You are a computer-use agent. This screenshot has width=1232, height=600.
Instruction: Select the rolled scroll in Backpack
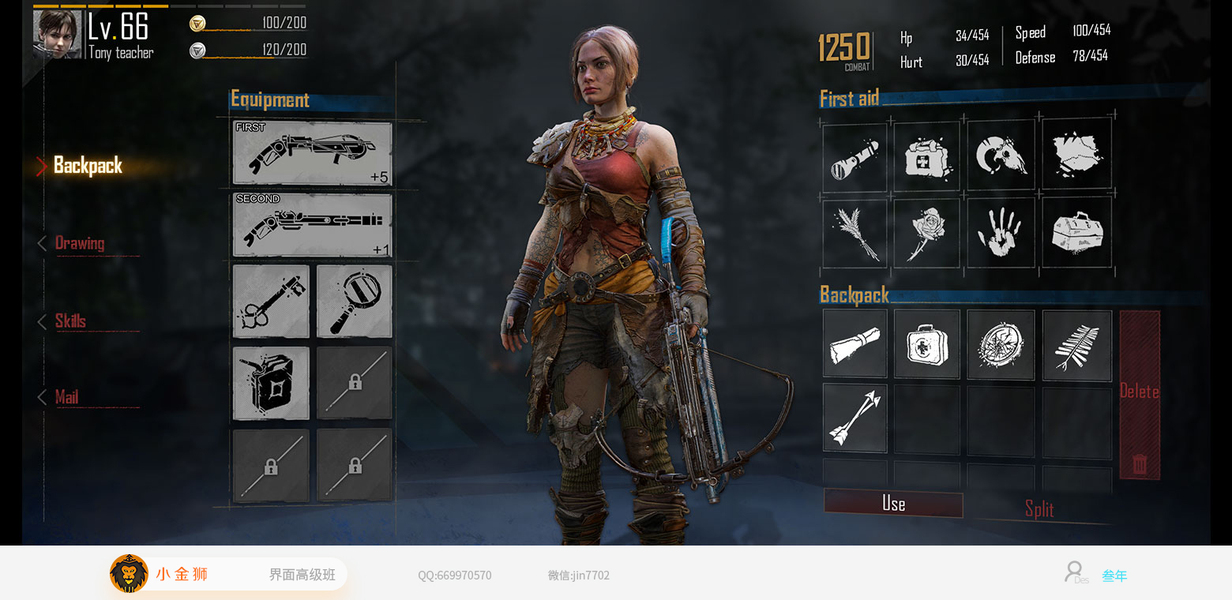pyautogui.click(x=855, y=344)
